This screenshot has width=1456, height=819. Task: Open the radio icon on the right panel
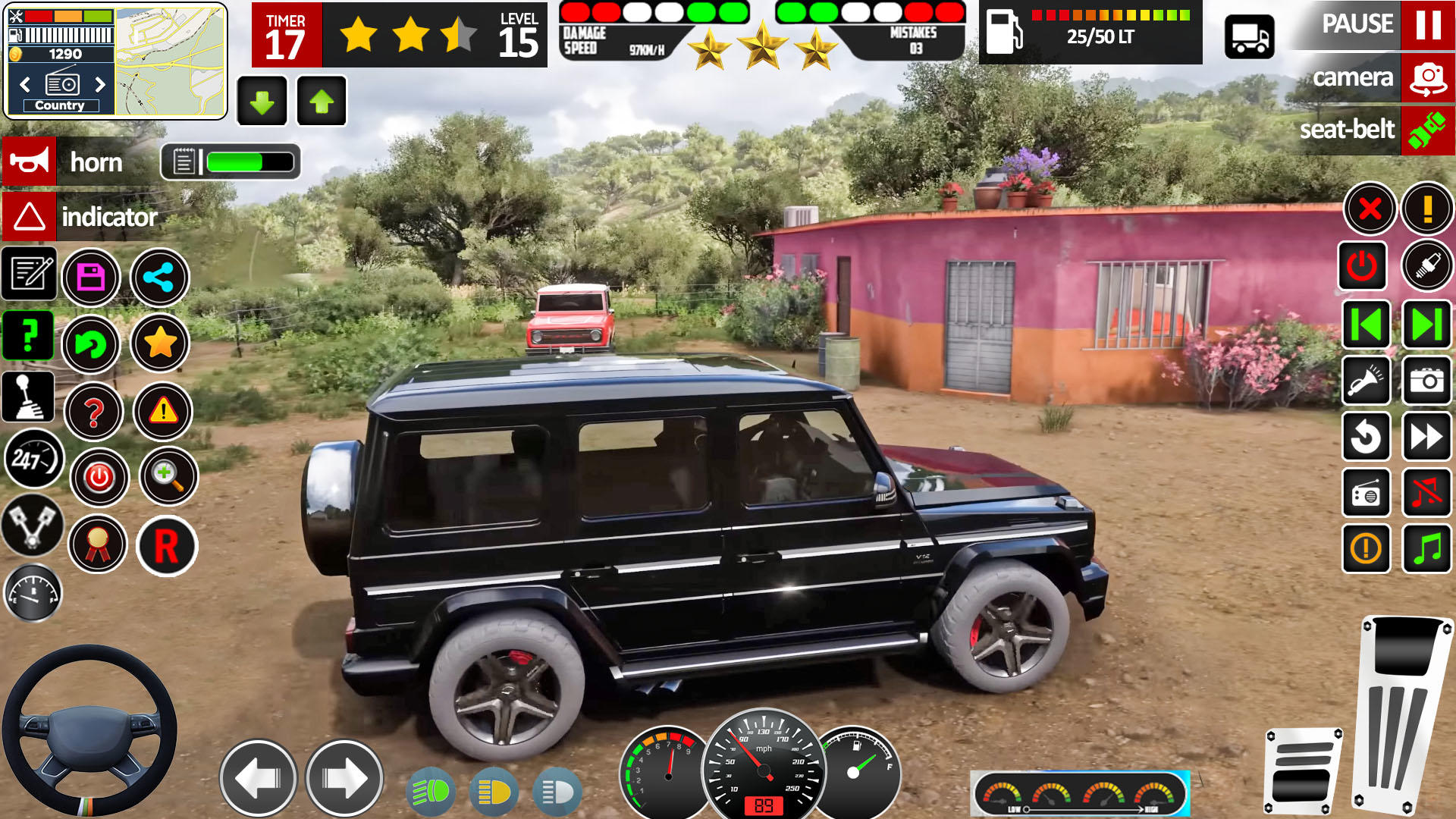[1367, 493]
